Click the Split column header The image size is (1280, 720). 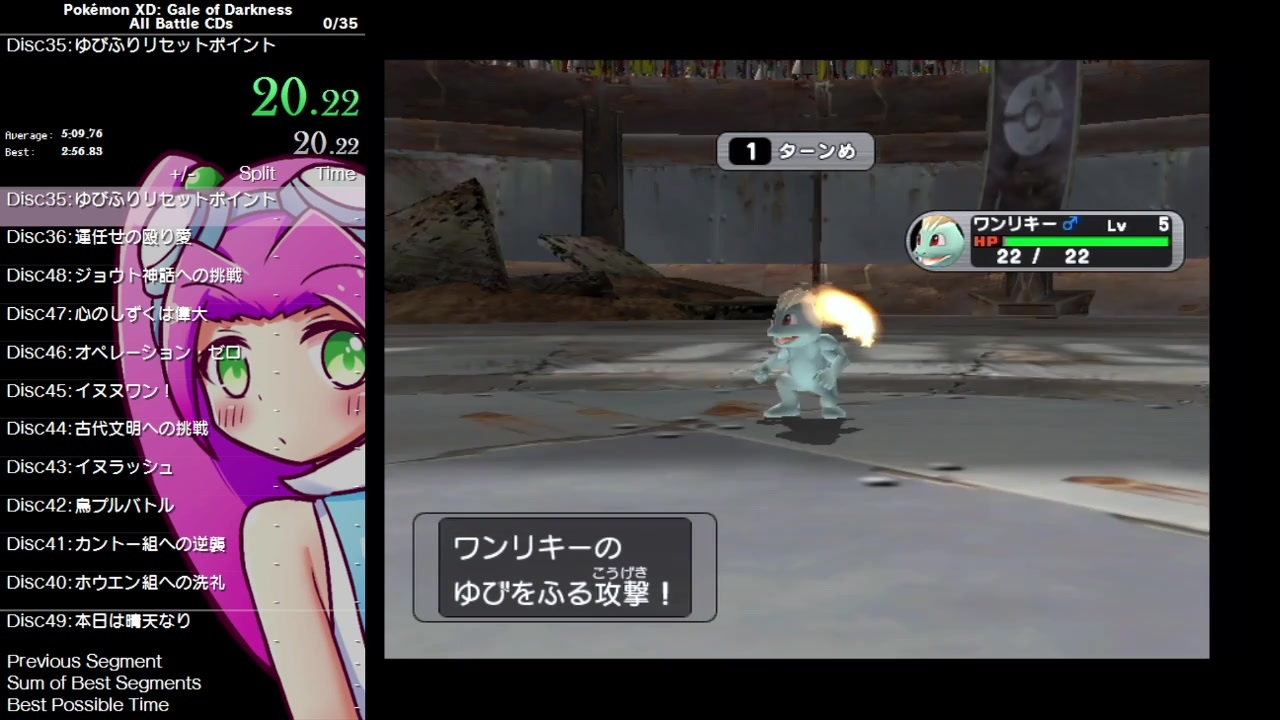click(257, 173)
